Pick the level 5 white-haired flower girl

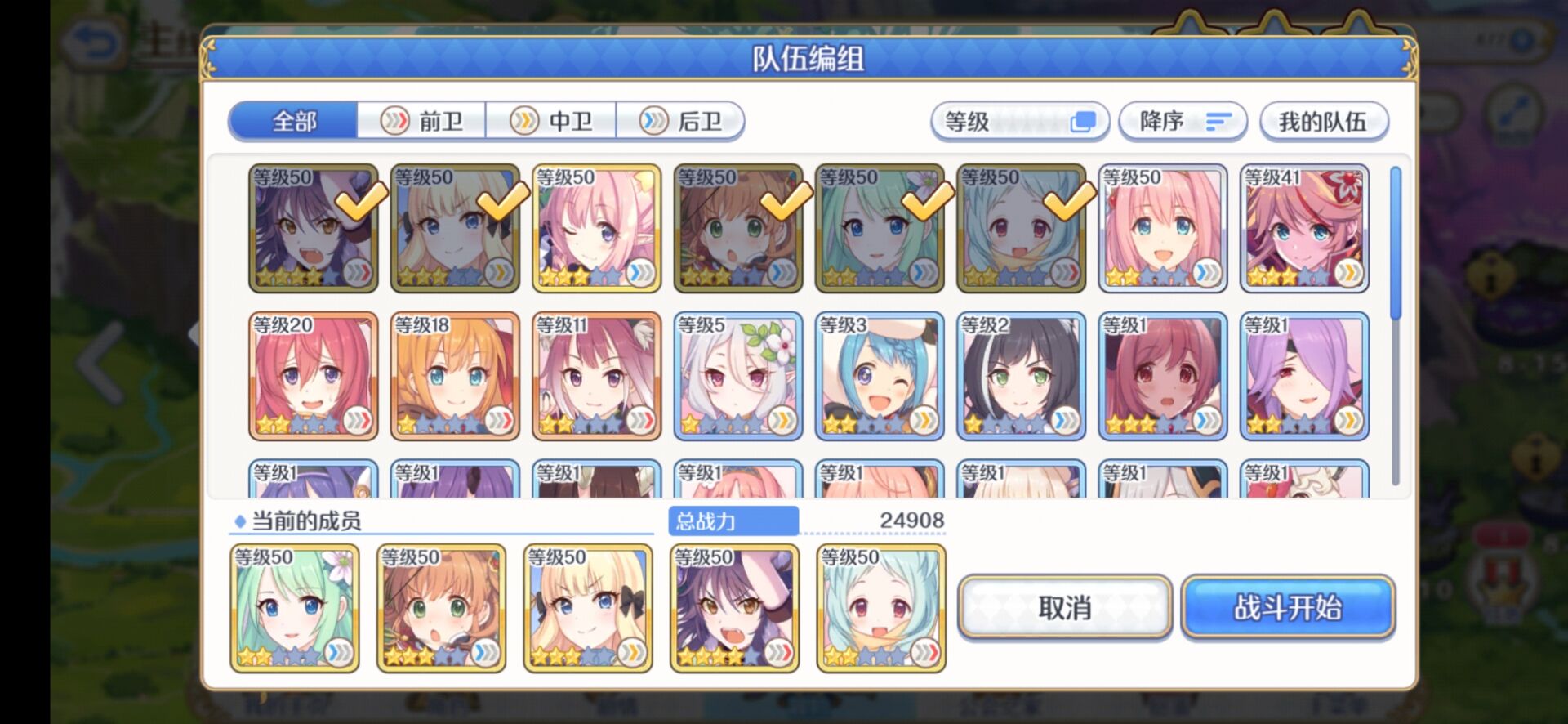coord(737,376)
